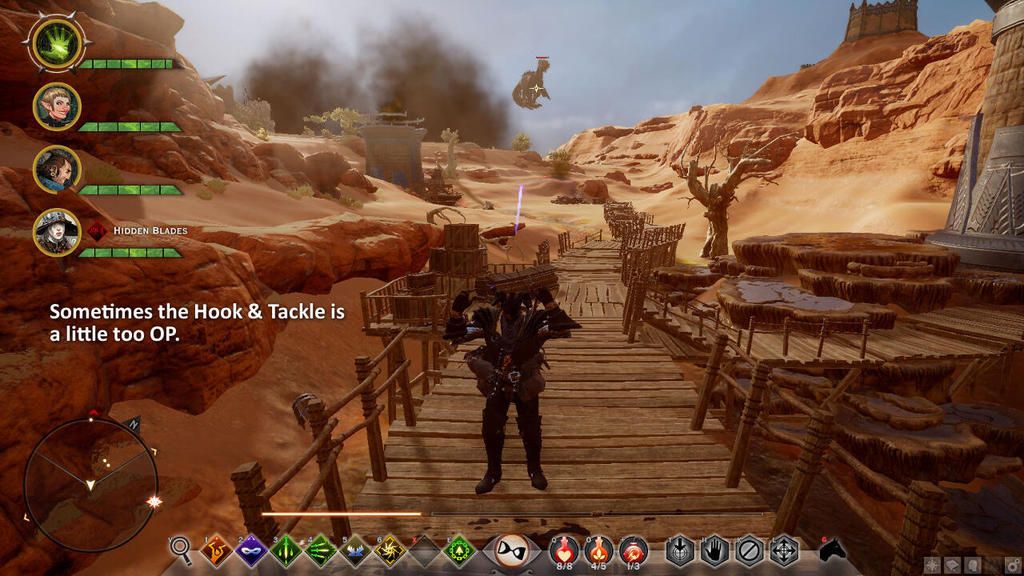
Task: Trigger the blue winged leap ability
Action: [355, 550]
